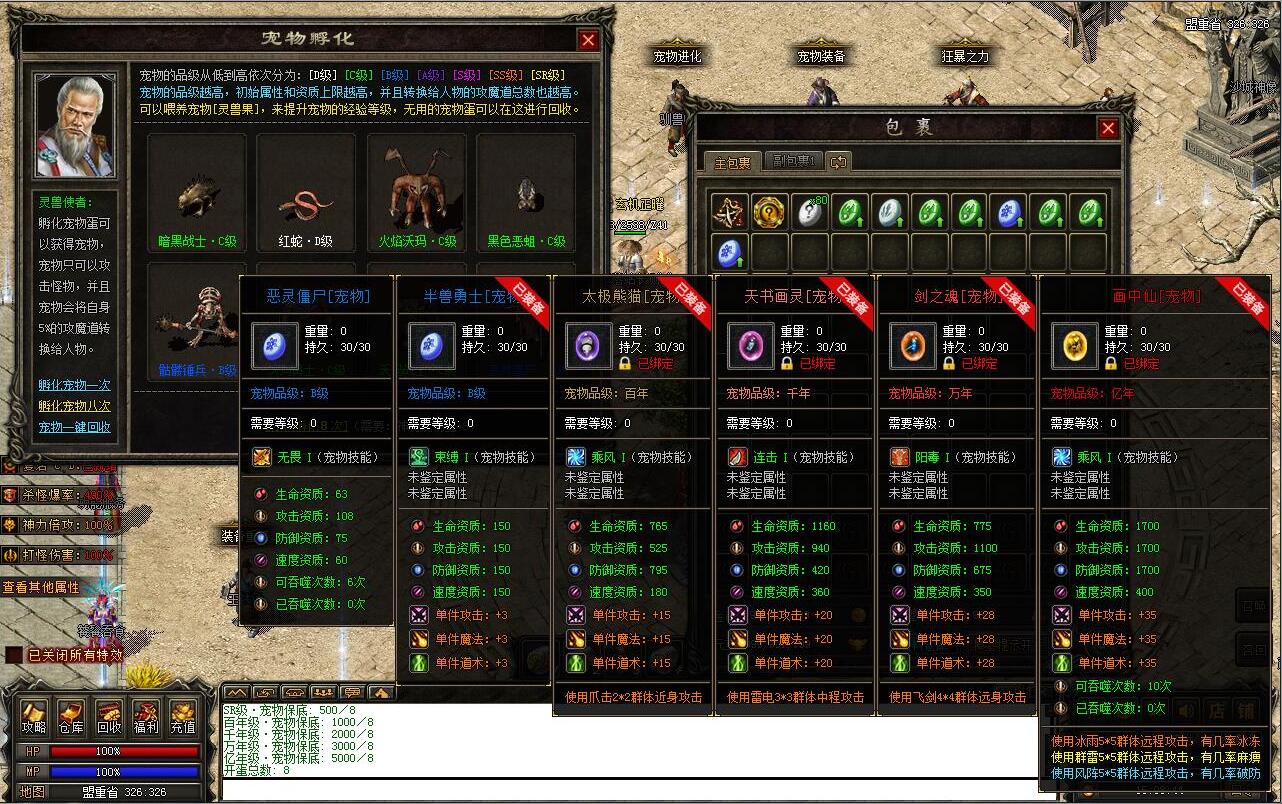This screenshot has height=804, width=1282.
Task: Click the first green pet egg in the bag
Action: pyautogui.click(x=848, y=210)
